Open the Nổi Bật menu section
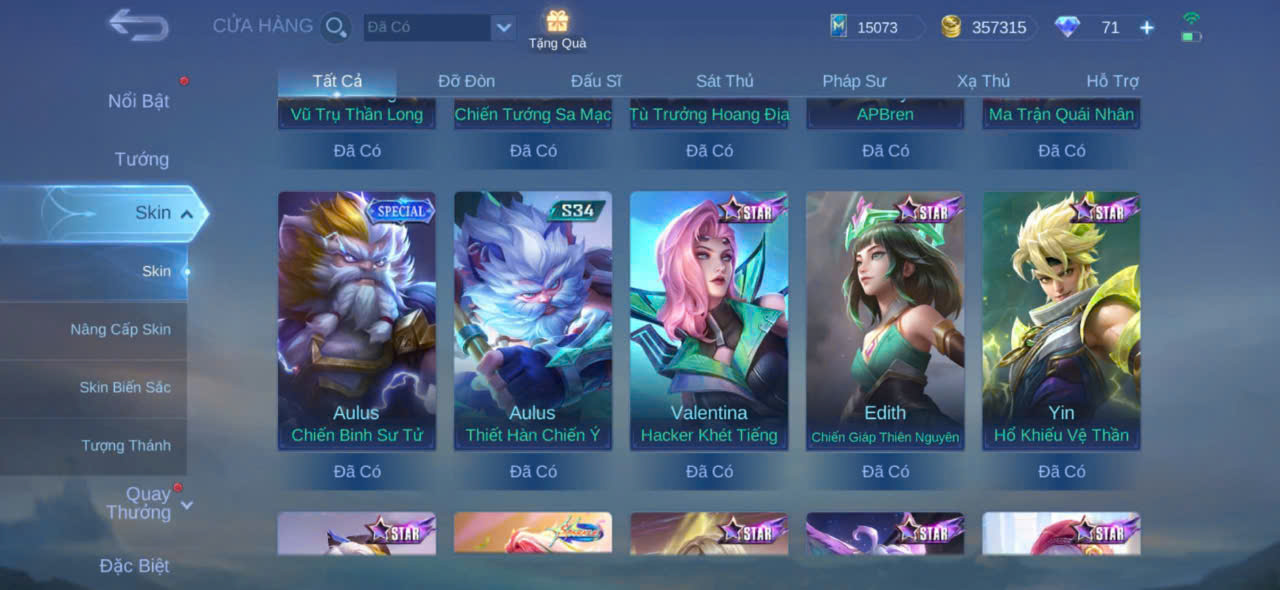The height and width of the screenshot is (590, 1280). coord(138,101)
